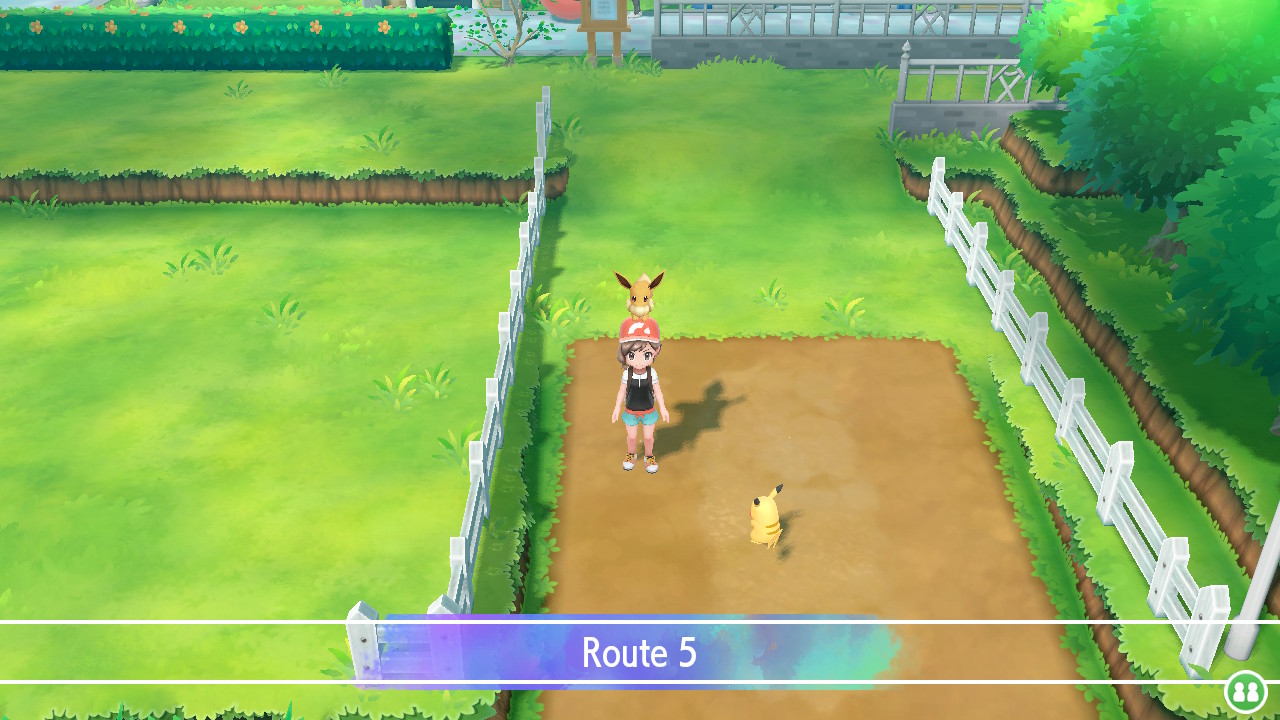Click the green two-player support icon
The image size is (1280, 720).
[1245, 691]
